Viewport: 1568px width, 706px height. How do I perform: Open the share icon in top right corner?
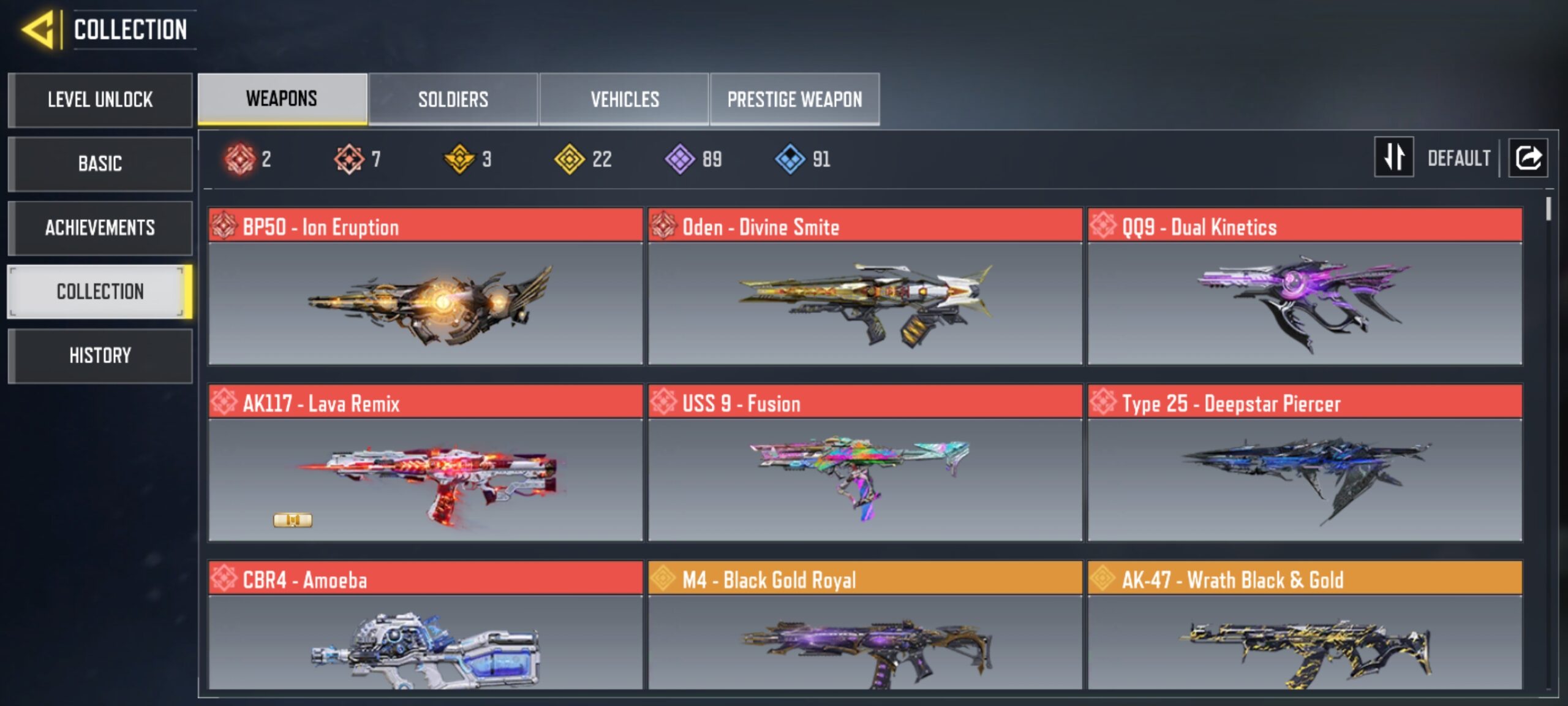(x=1528, y=158)
